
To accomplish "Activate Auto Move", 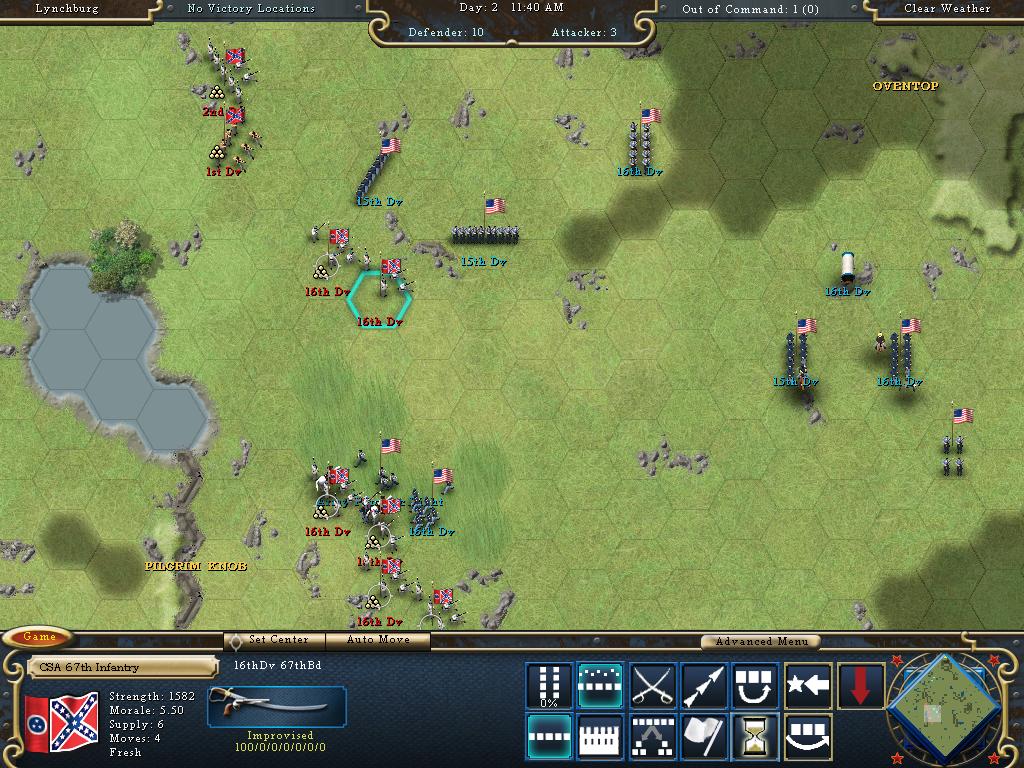I will click(x=379, y=640).
